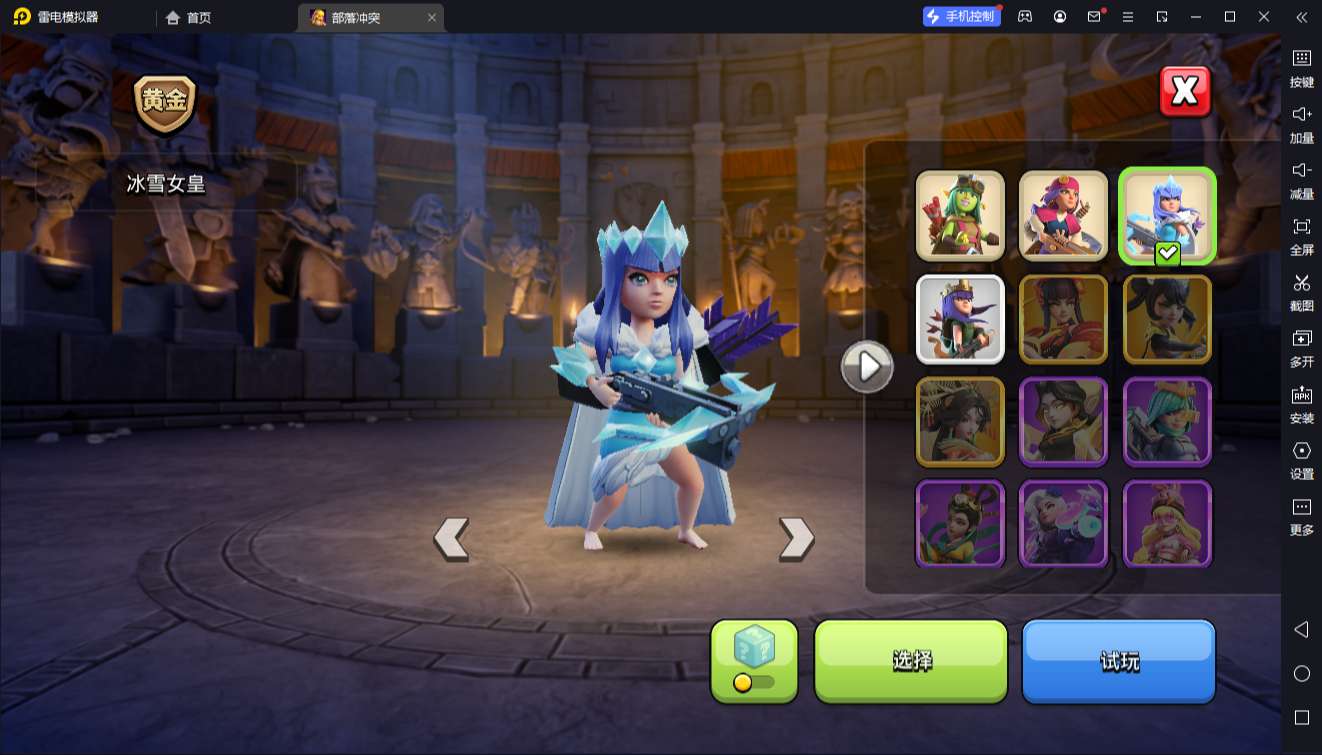Select the white-haired purple-framed skin thumbnail
Image resolution: width=1322 pixels, height=755 pixels.
pos(1063,524)
